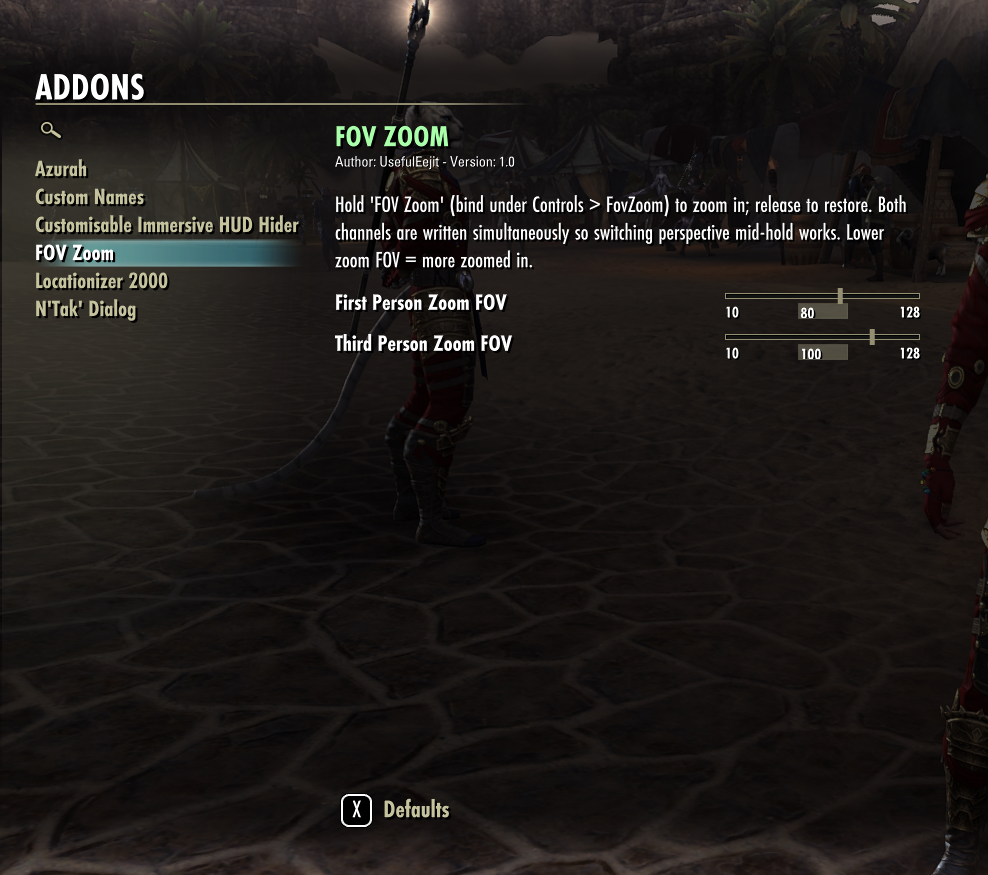This screenshot has height=875, width=988.
Task: Open Locationizer 2000 addon settings
Action: tap(101, 281)
